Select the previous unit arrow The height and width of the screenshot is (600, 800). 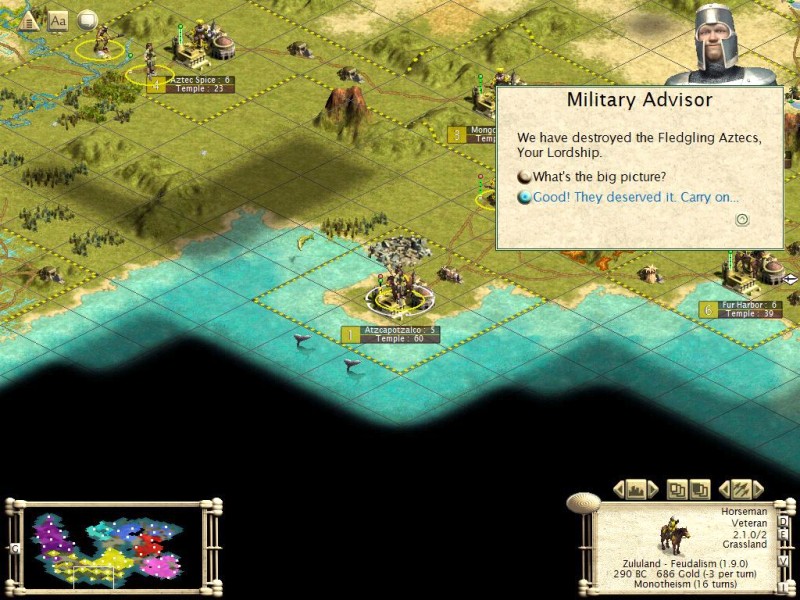pos(724,490)
